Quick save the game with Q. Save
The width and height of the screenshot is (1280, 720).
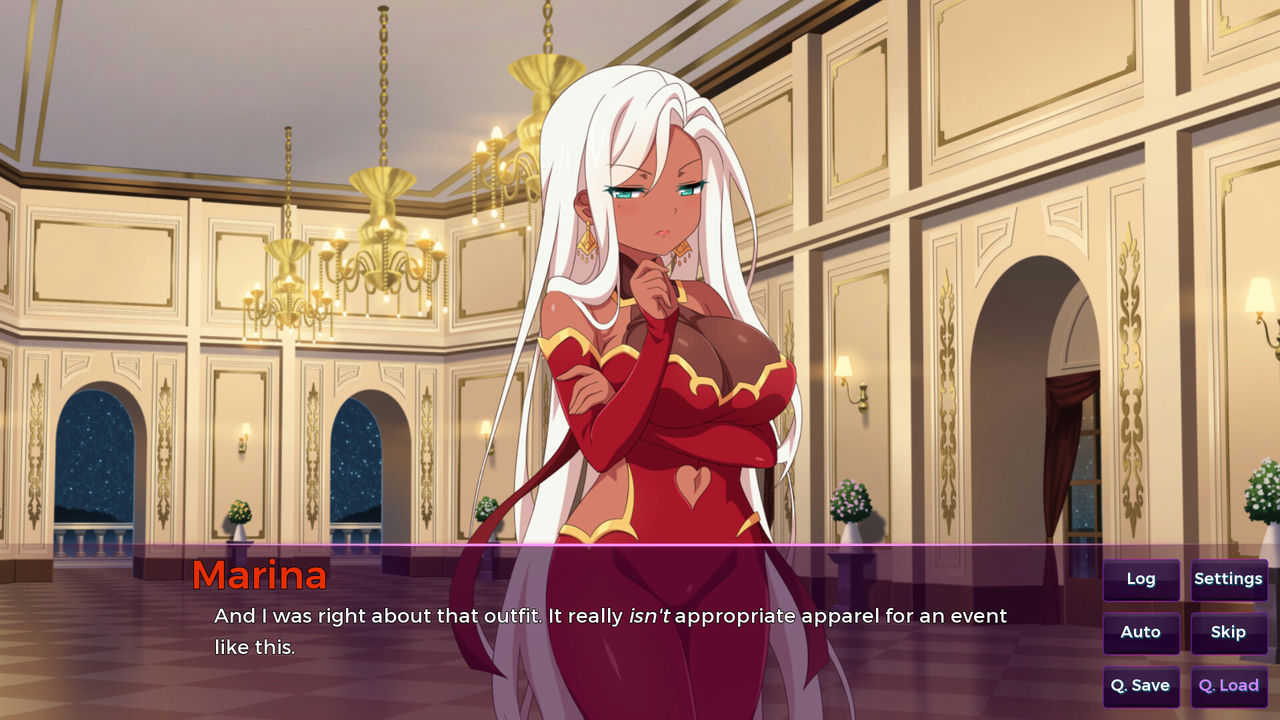point(1141,686)
